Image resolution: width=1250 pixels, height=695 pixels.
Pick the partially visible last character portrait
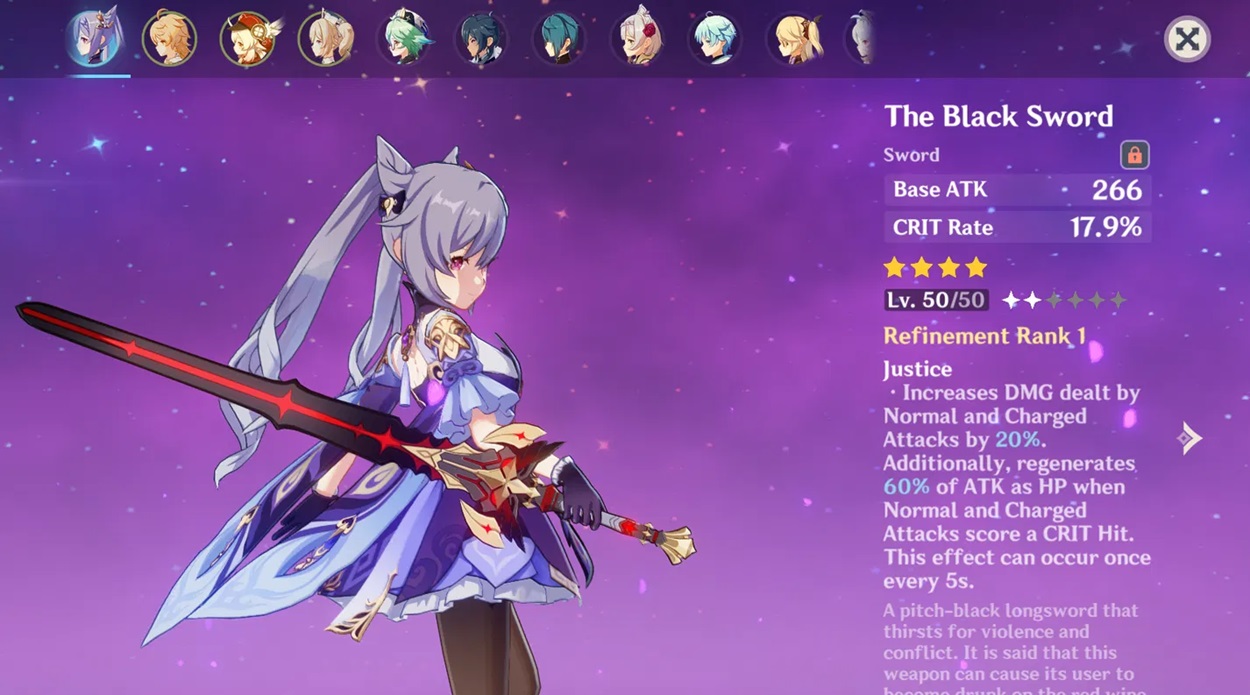click(x=862, y=39)
